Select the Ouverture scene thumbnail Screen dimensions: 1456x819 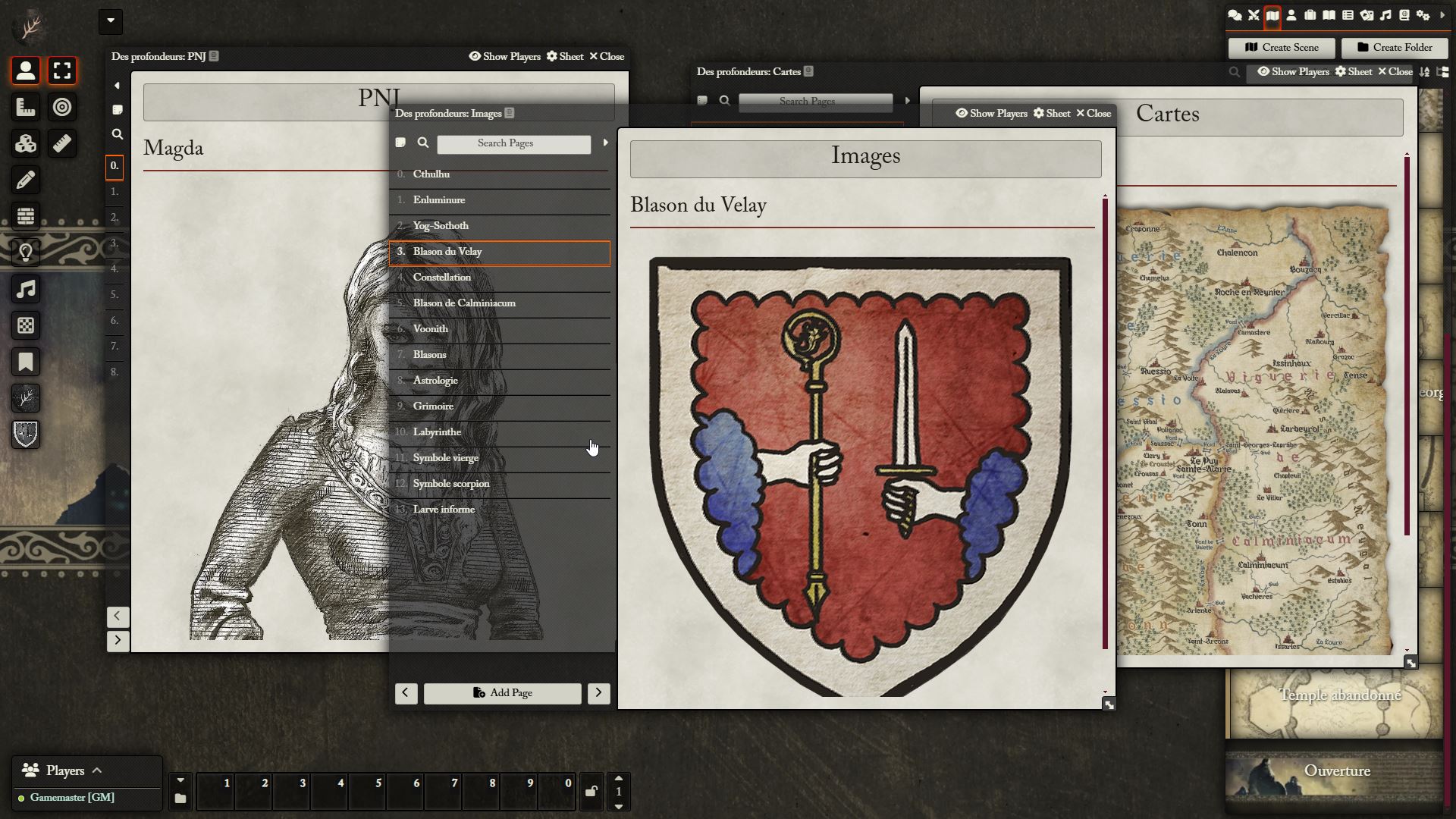click(1336, 771)
